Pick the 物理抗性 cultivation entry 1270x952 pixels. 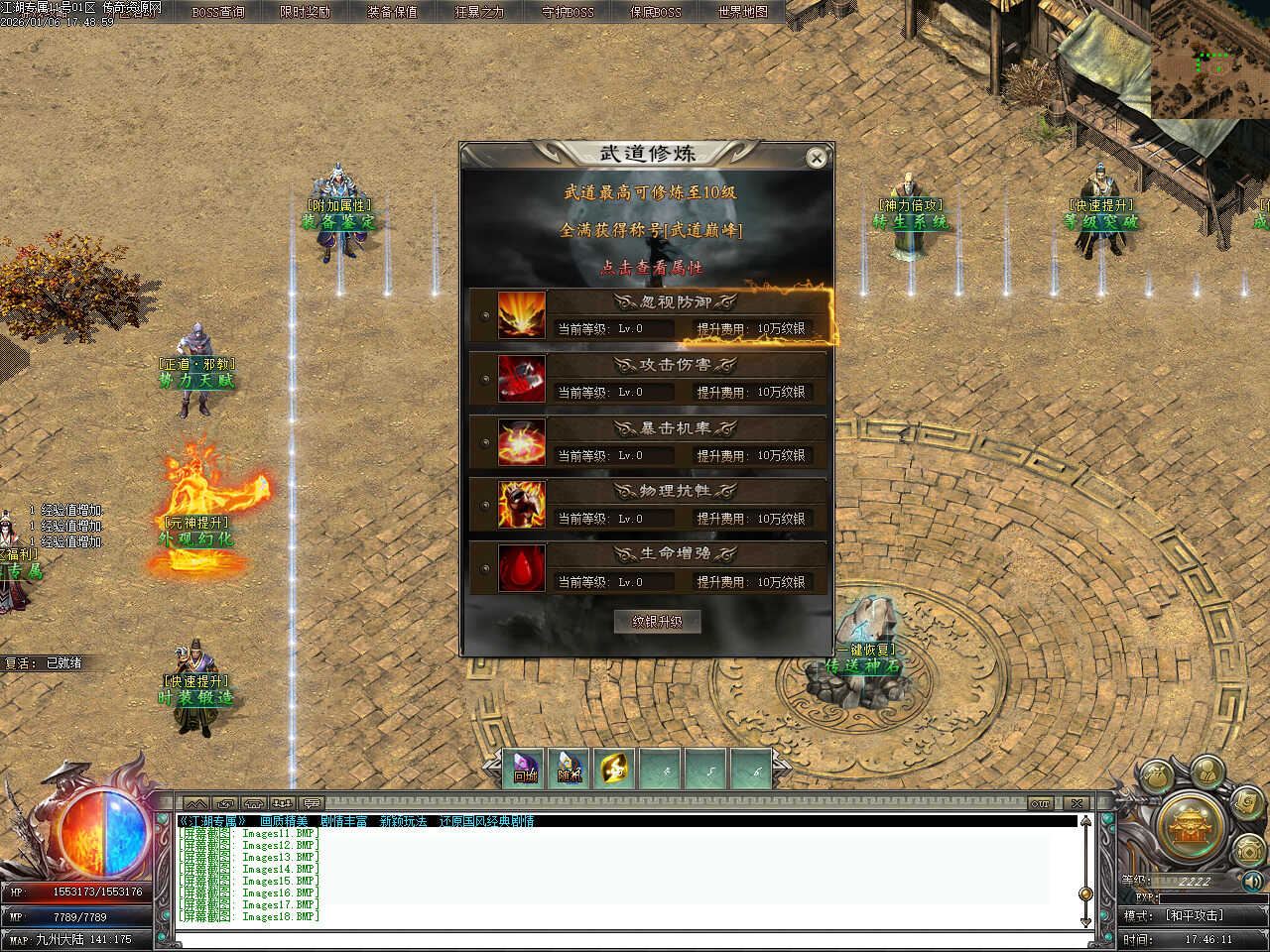[x=649, y=505]
